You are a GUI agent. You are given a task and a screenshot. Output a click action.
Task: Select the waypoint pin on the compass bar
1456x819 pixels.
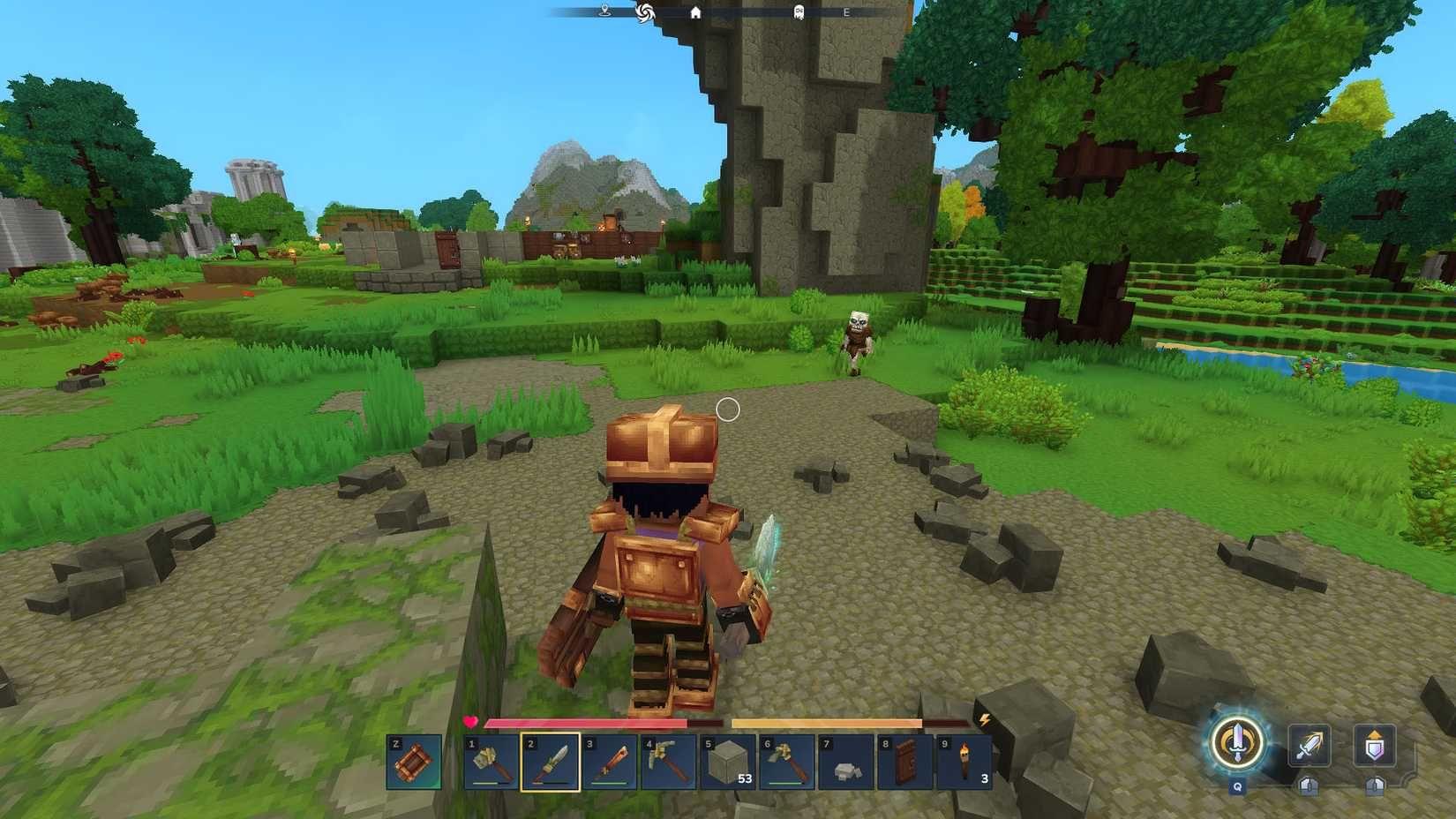pos(604,11)
